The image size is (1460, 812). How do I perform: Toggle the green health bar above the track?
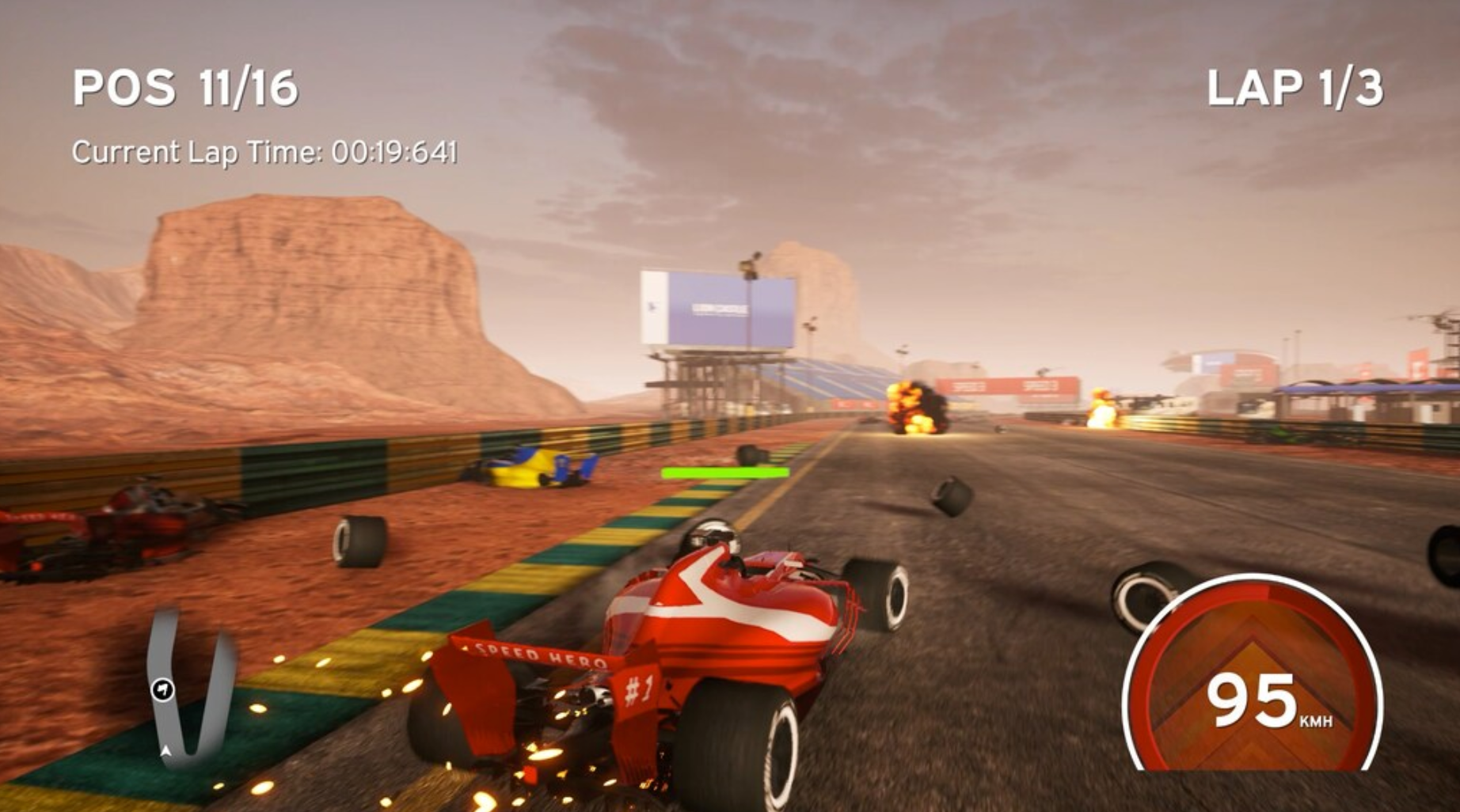click(724, 472)
